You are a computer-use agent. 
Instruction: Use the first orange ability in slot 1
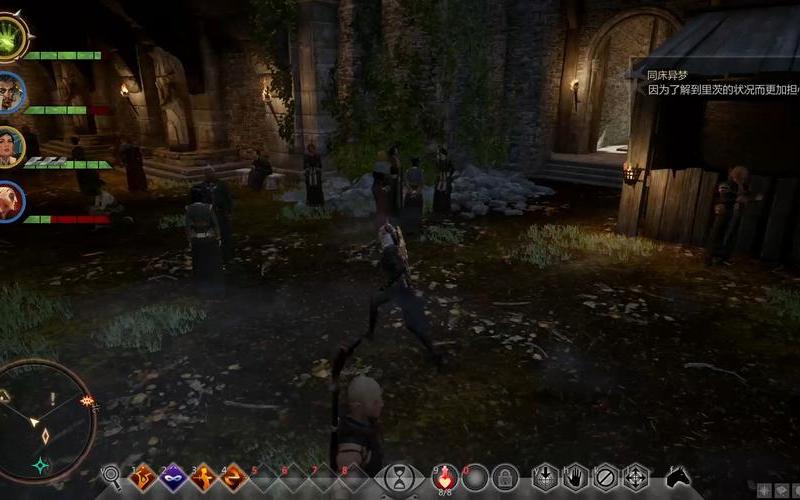(x=142, y=477)
